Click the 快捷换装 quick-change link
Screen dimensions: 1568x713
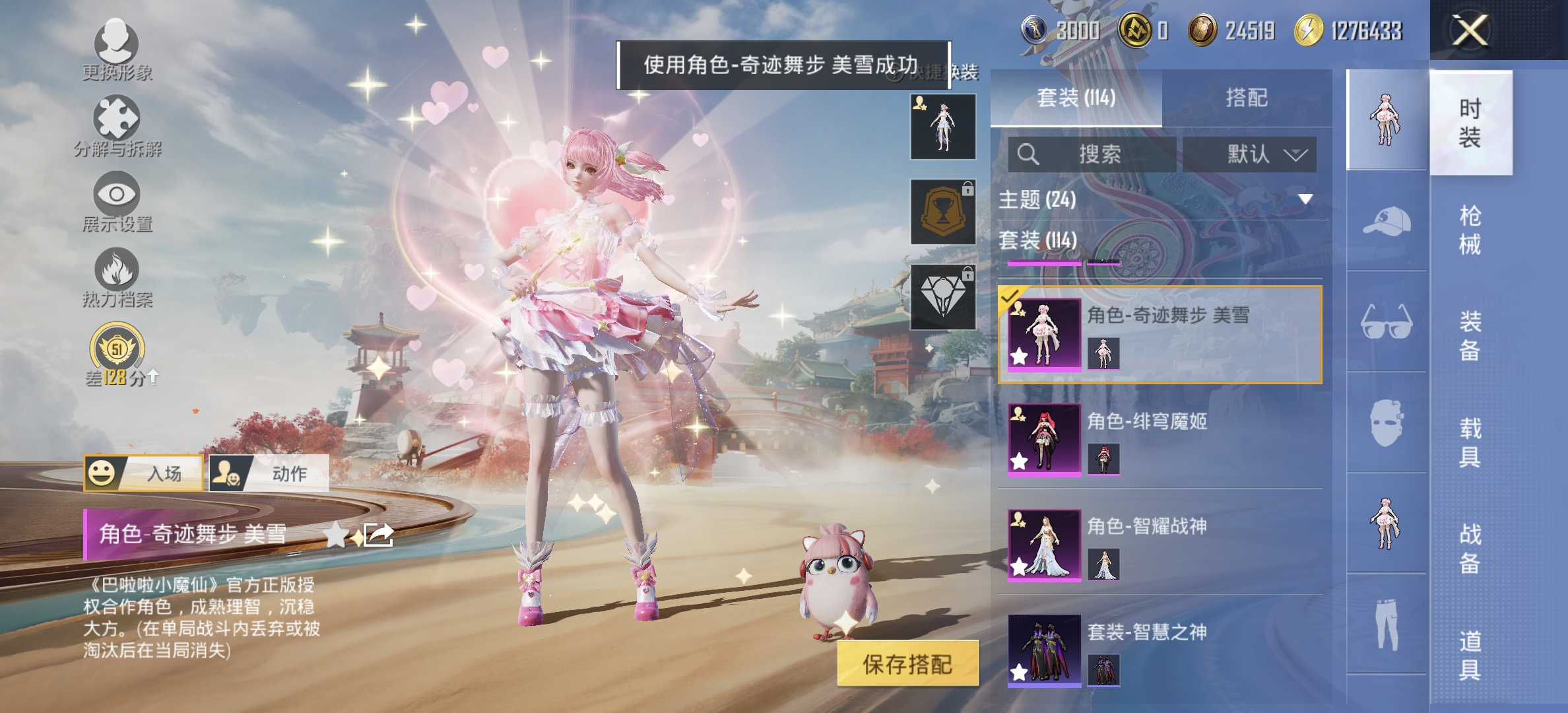945,73
